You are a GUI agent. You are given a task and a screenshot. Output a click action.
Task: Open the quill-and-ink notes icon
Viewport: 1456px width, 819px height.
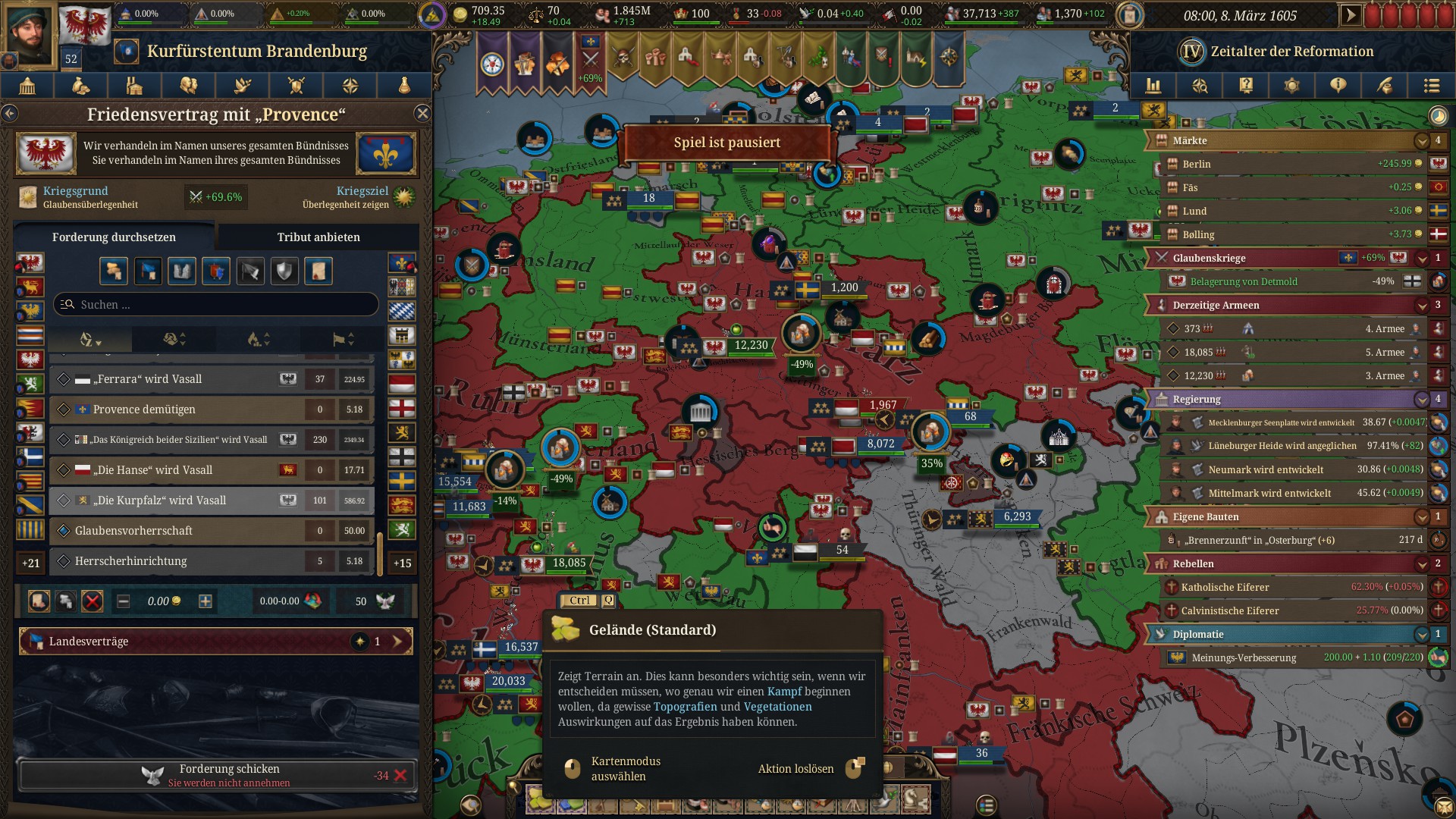(1383, 86)
